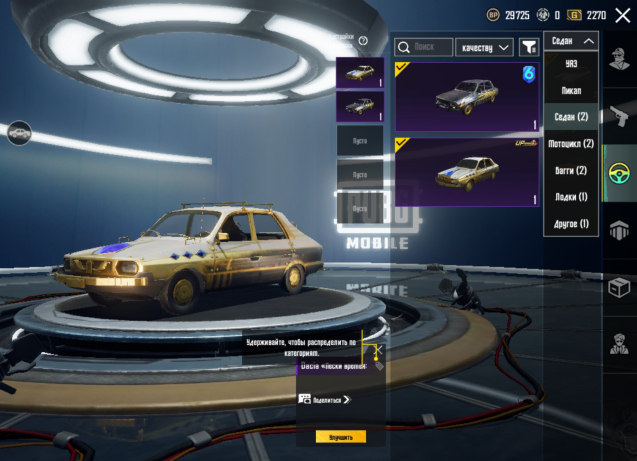Open the filter options funnel button

[x=527, y=47]
